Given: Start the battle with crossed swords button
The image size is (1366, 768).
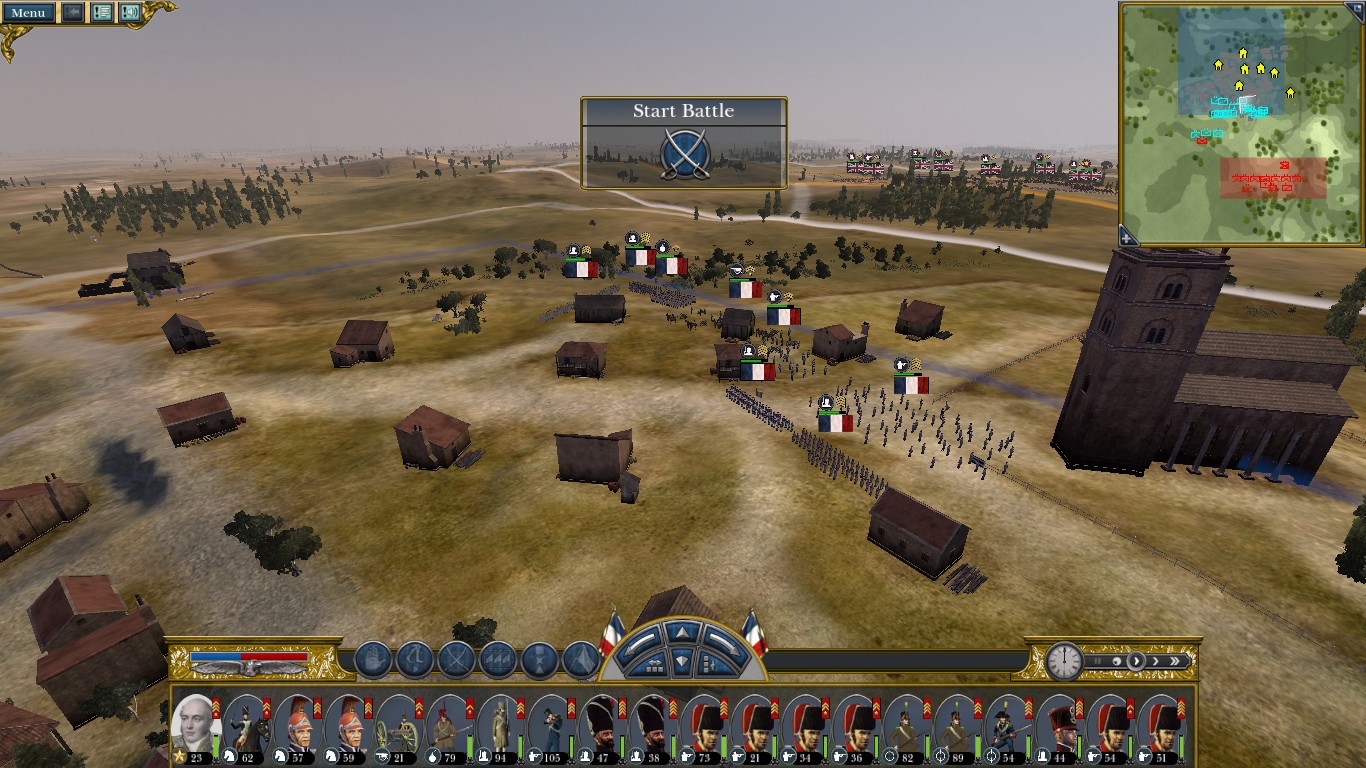Looking at the screenshot, I should click(685, 154).
